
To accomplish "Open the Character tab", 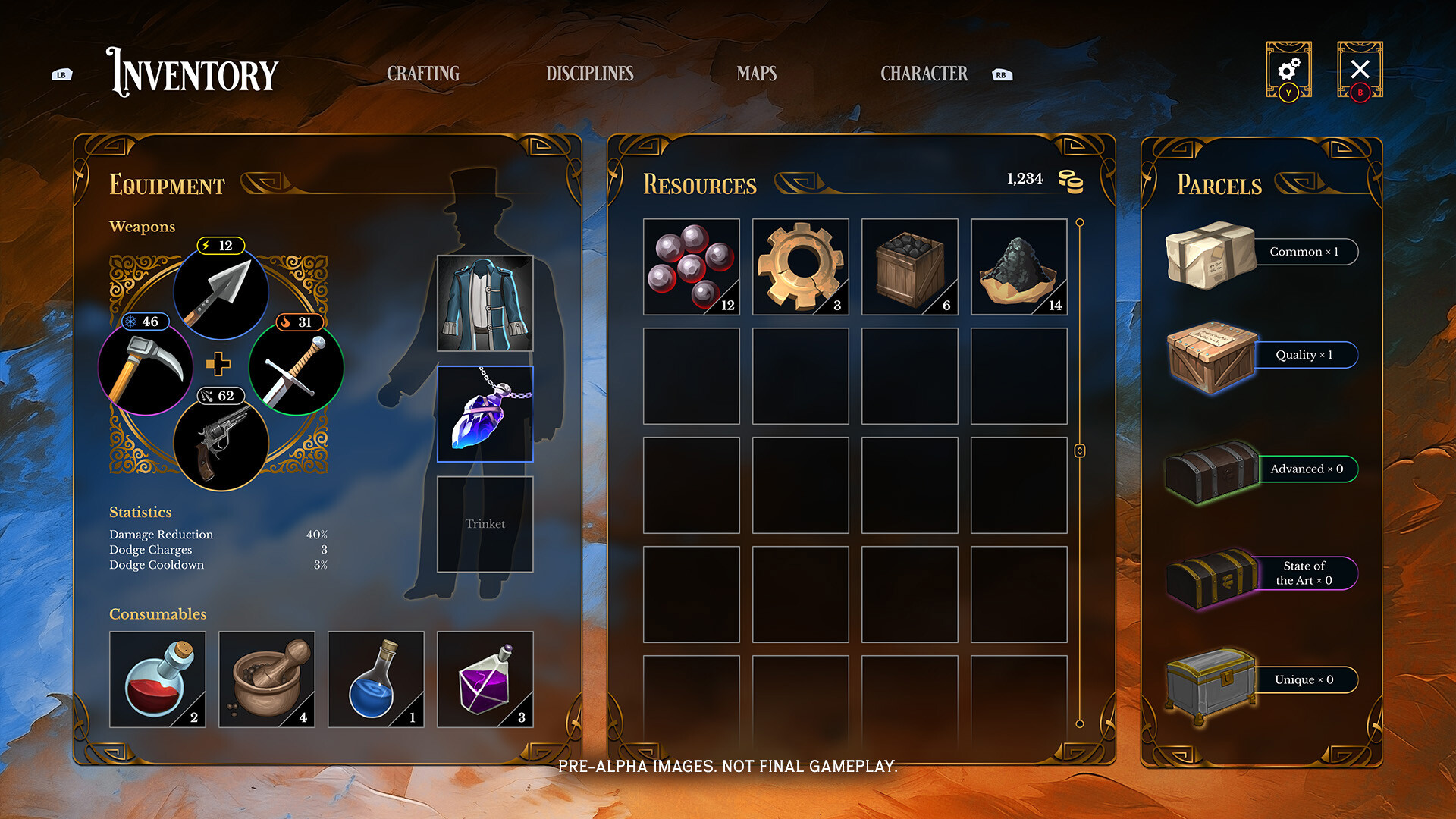I will pos(924,74).
